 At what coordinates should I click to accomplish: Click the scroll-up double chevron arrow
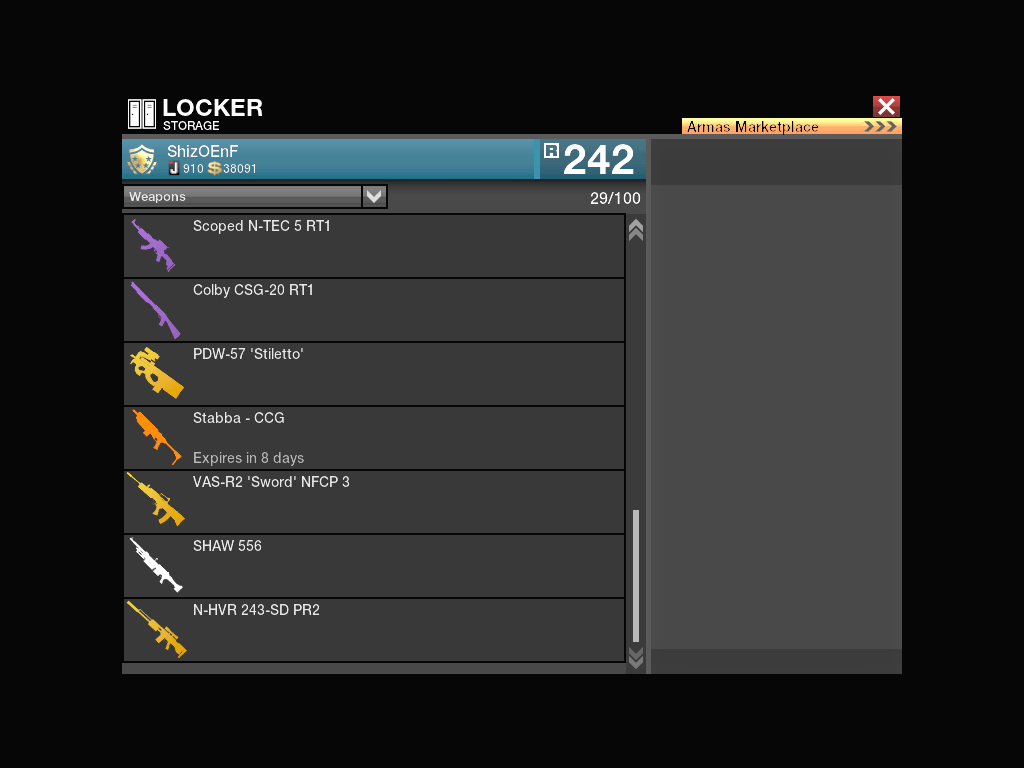[x=635, y=230]
